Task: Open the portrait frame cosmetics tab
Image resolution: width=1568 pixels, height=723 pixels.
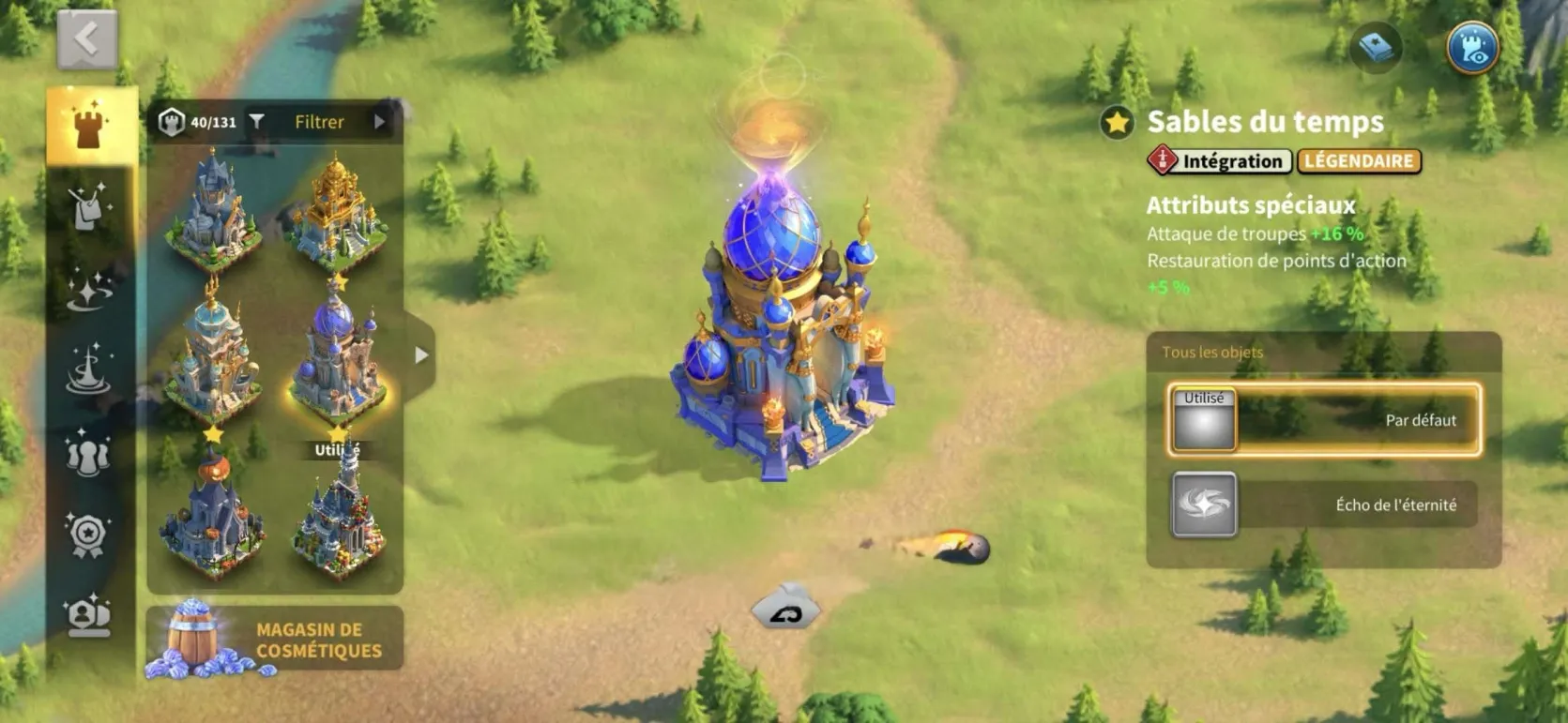Action: click(88, 616)
